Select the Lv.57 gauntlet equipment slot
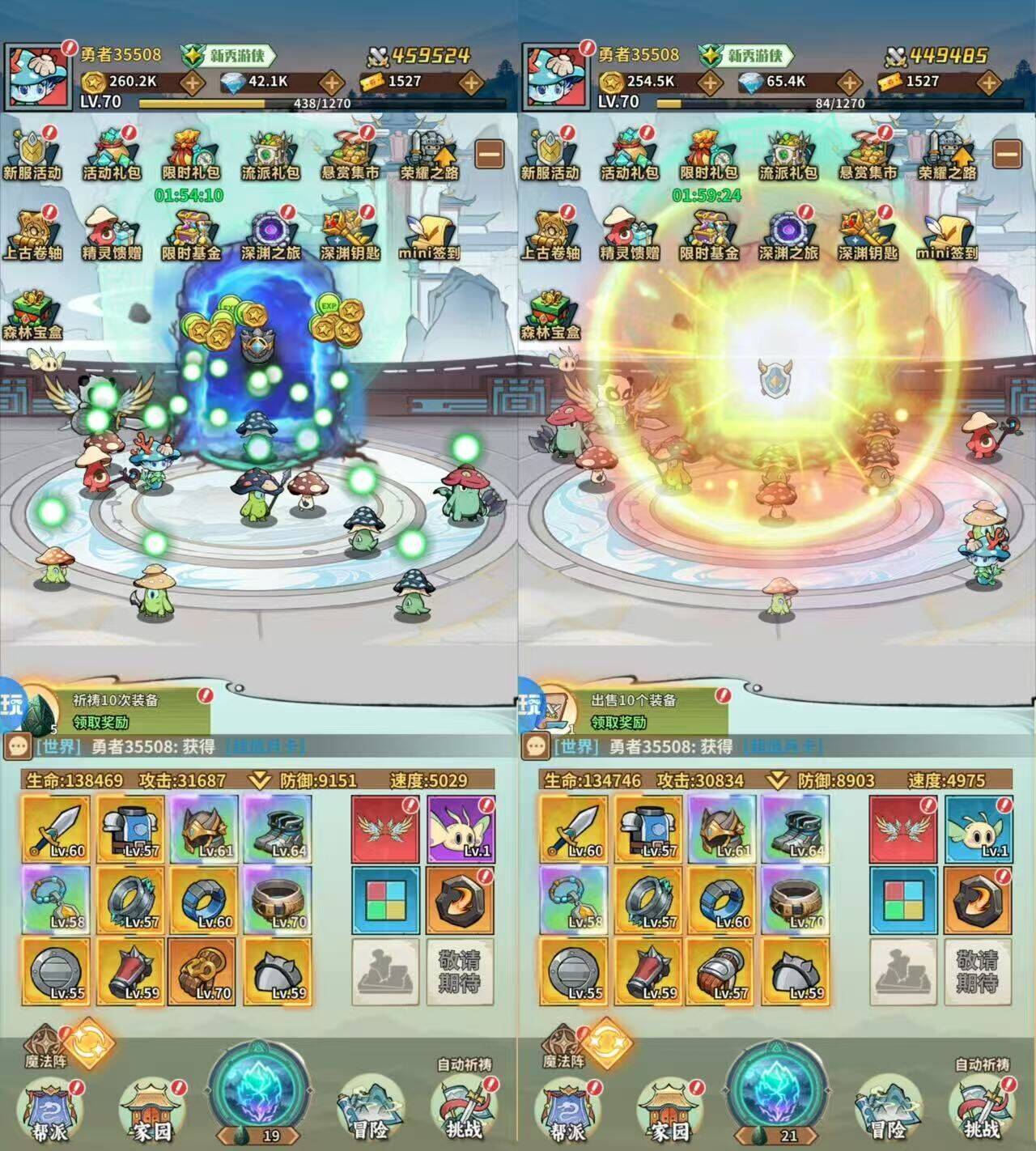 [722, 971]
